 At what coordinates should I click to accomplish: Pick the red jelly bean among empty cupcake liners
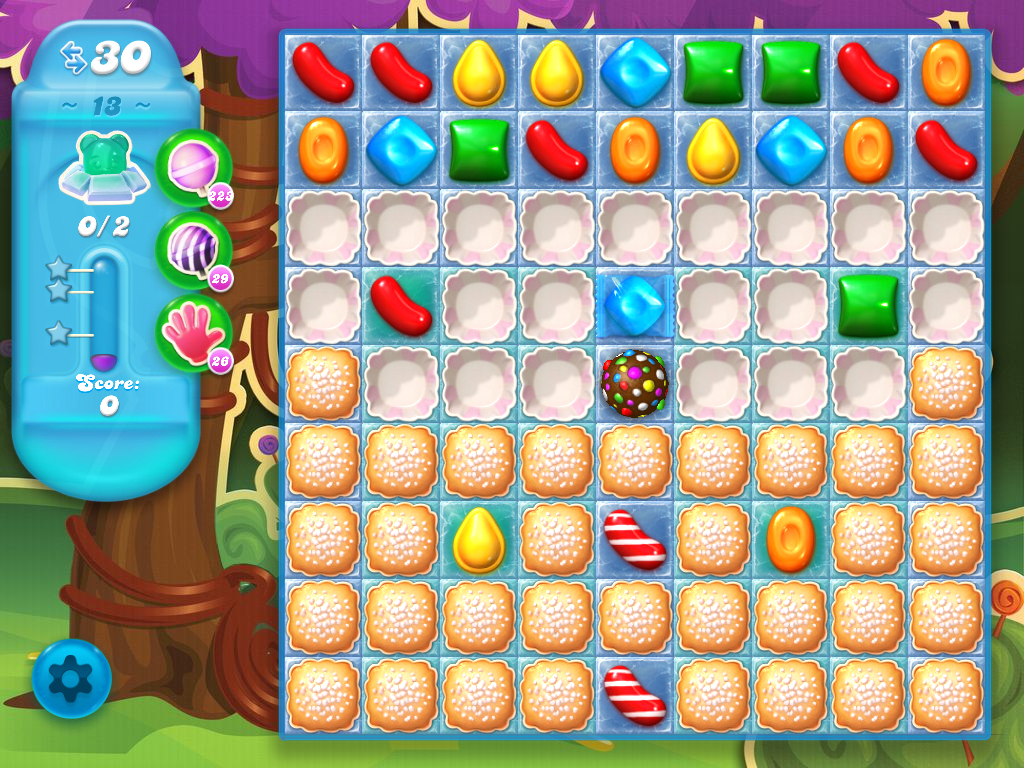click(x=400, y=305)
